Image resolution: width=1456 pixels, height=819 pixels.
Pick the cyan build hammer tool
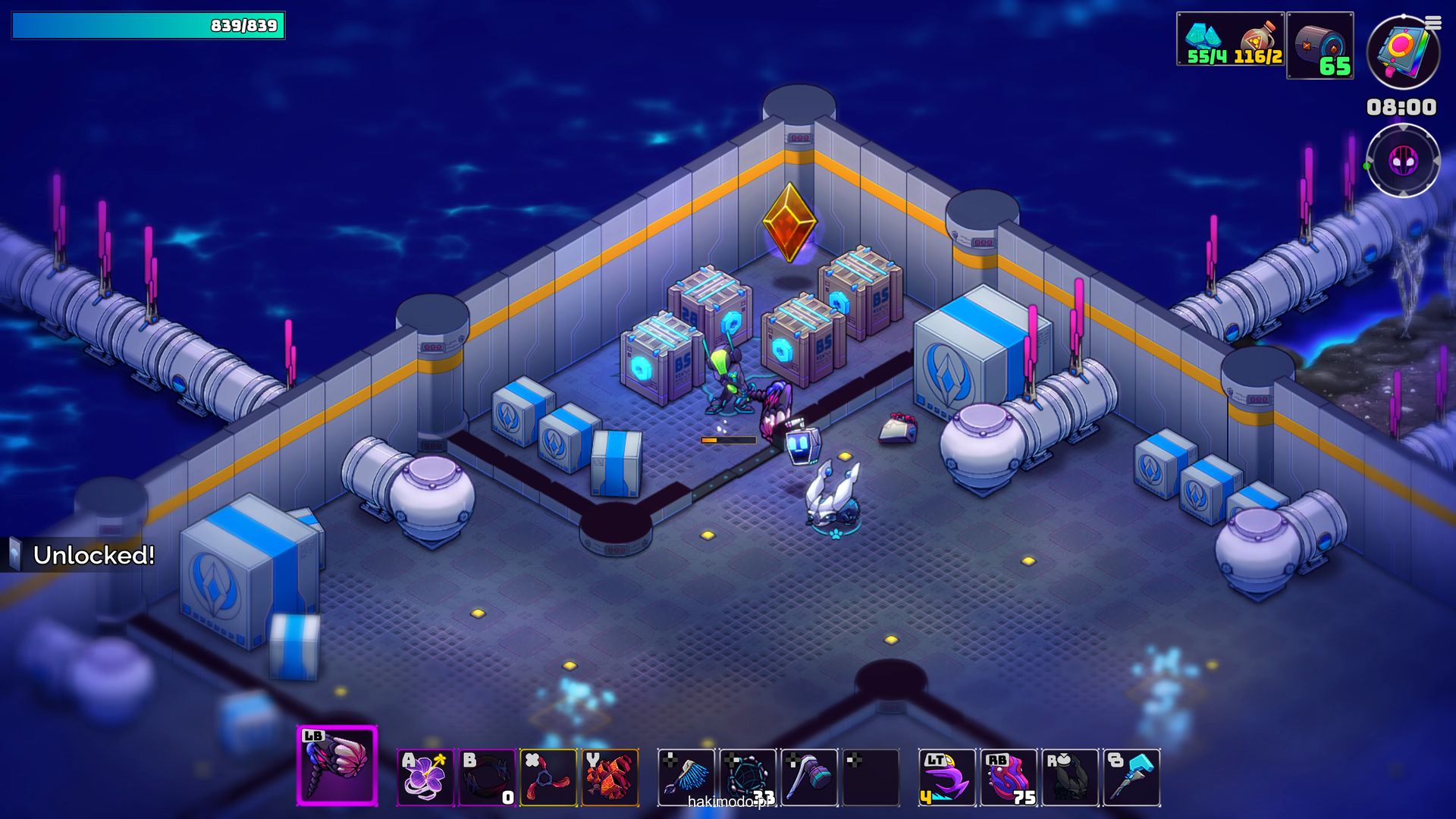coord(1131,777)
